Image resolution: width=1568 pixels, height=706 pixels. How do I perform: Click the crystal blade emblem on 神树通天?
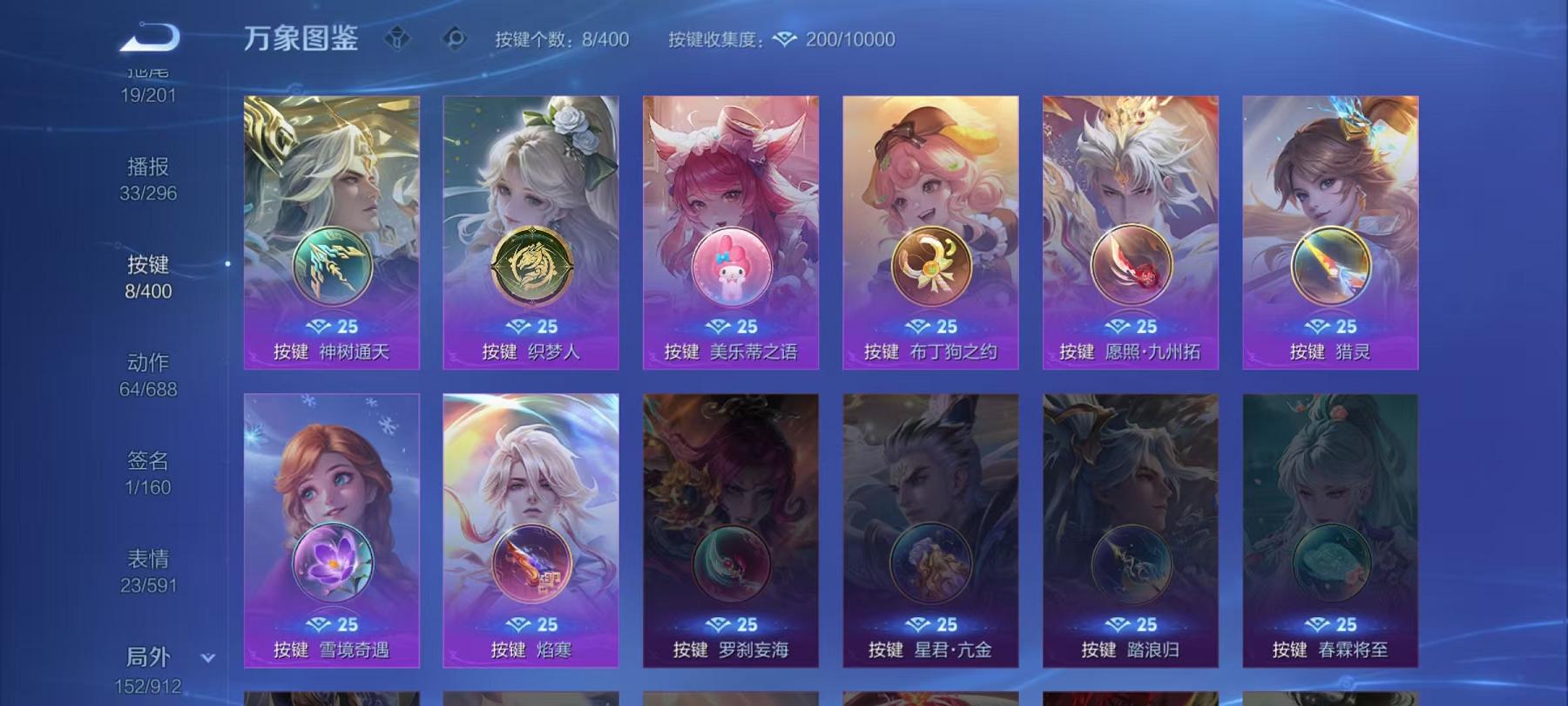coord(333,266)
